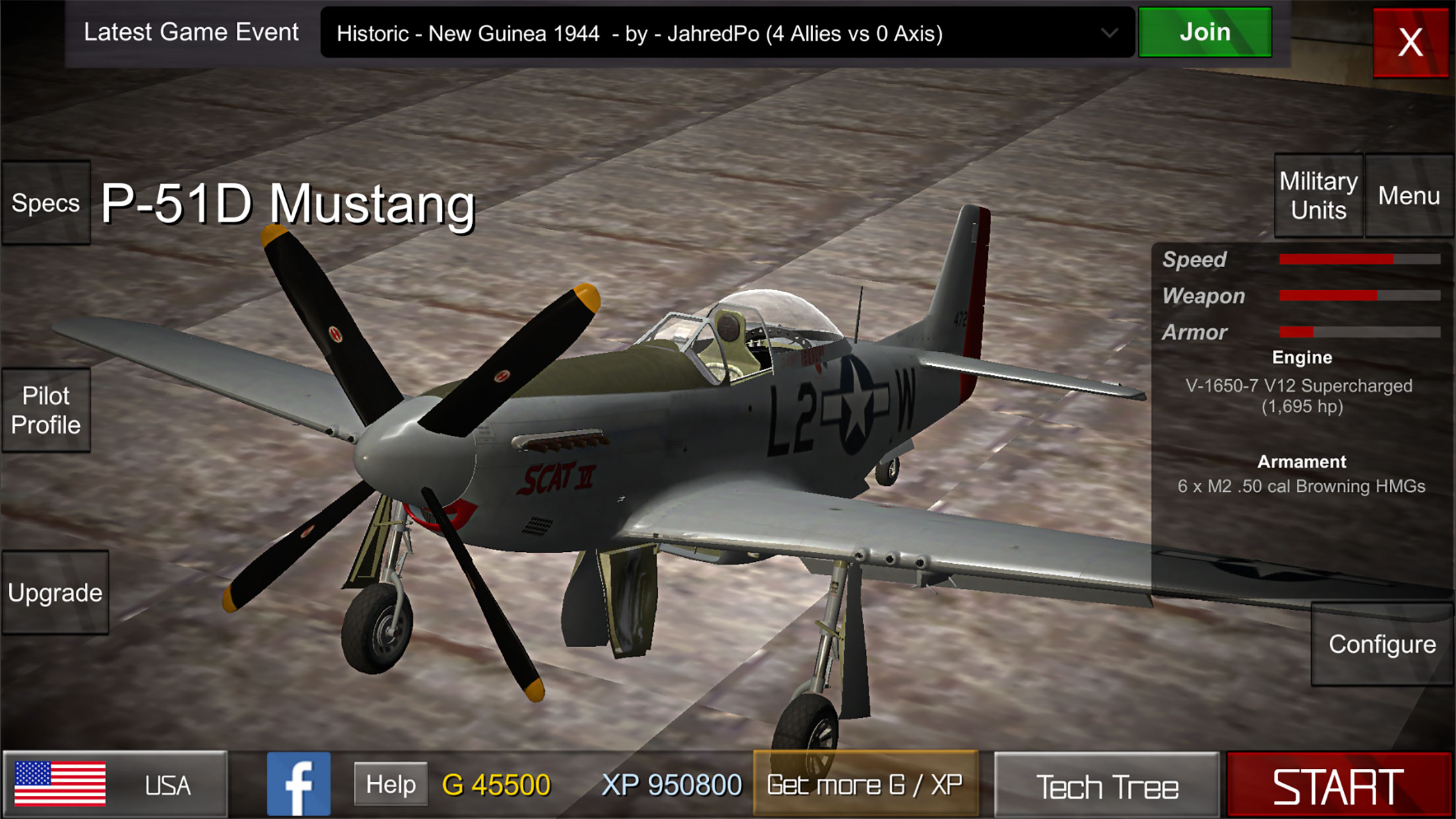This screenshot has width=1456, height=819.
Task: Configure the P-51D Mustang
Action: [1381, 644]
